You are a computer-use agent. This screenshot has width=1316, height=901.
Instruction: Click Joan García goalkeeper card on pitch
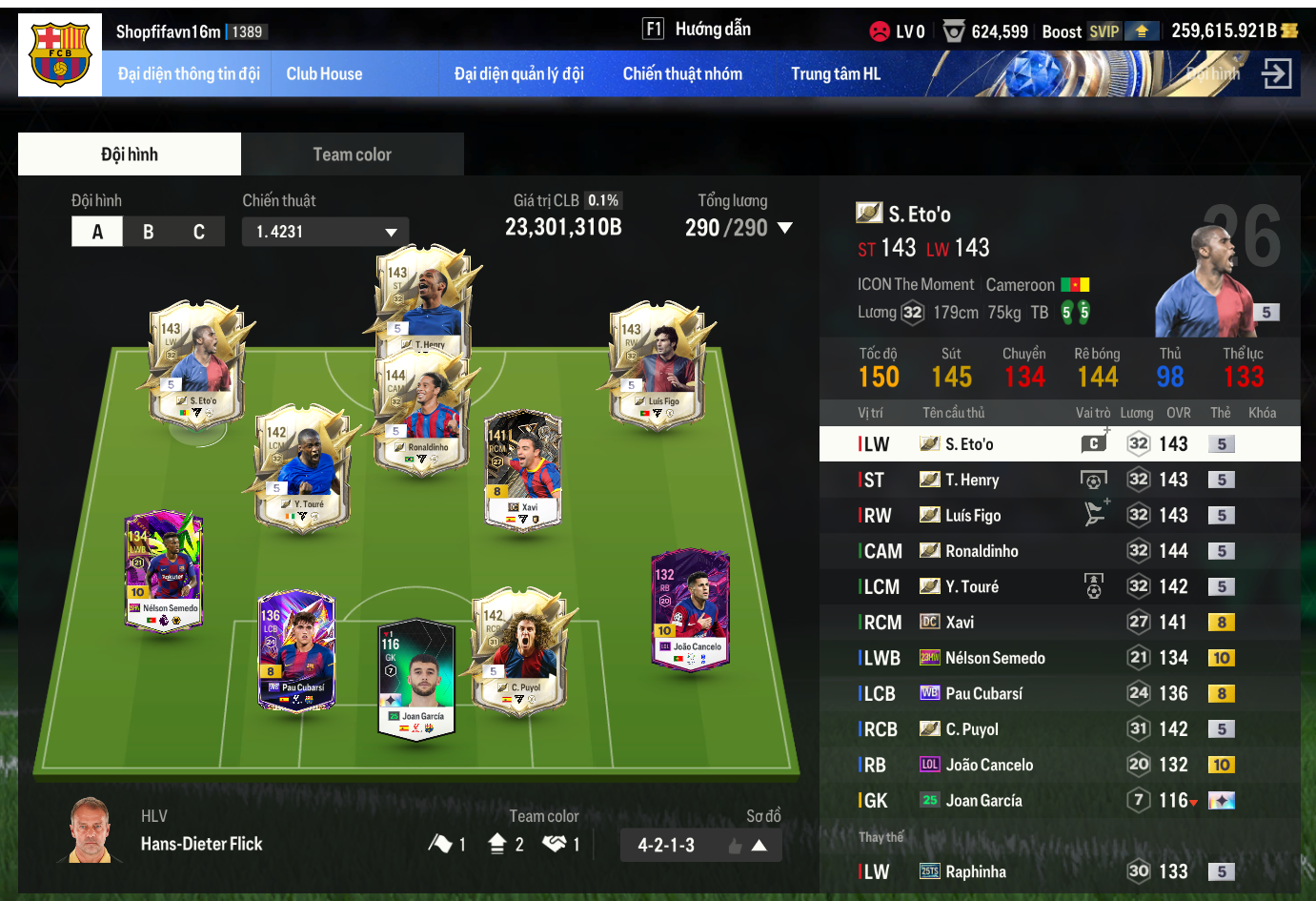416,679
